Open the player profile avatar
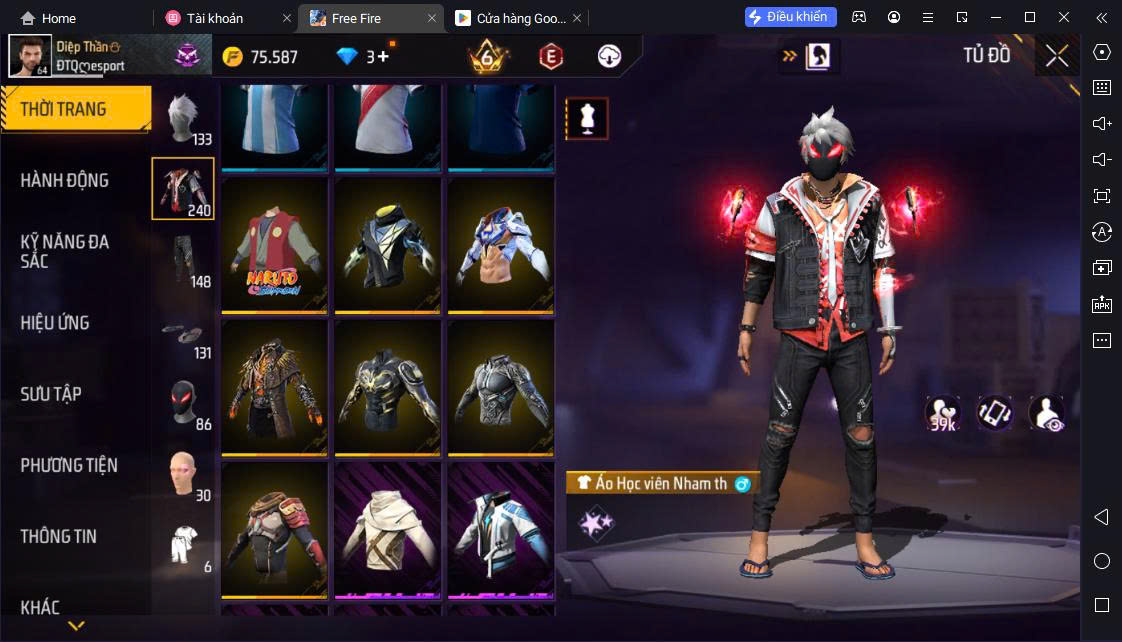This screenshot has height=642, width=1122. pos(30,56)
